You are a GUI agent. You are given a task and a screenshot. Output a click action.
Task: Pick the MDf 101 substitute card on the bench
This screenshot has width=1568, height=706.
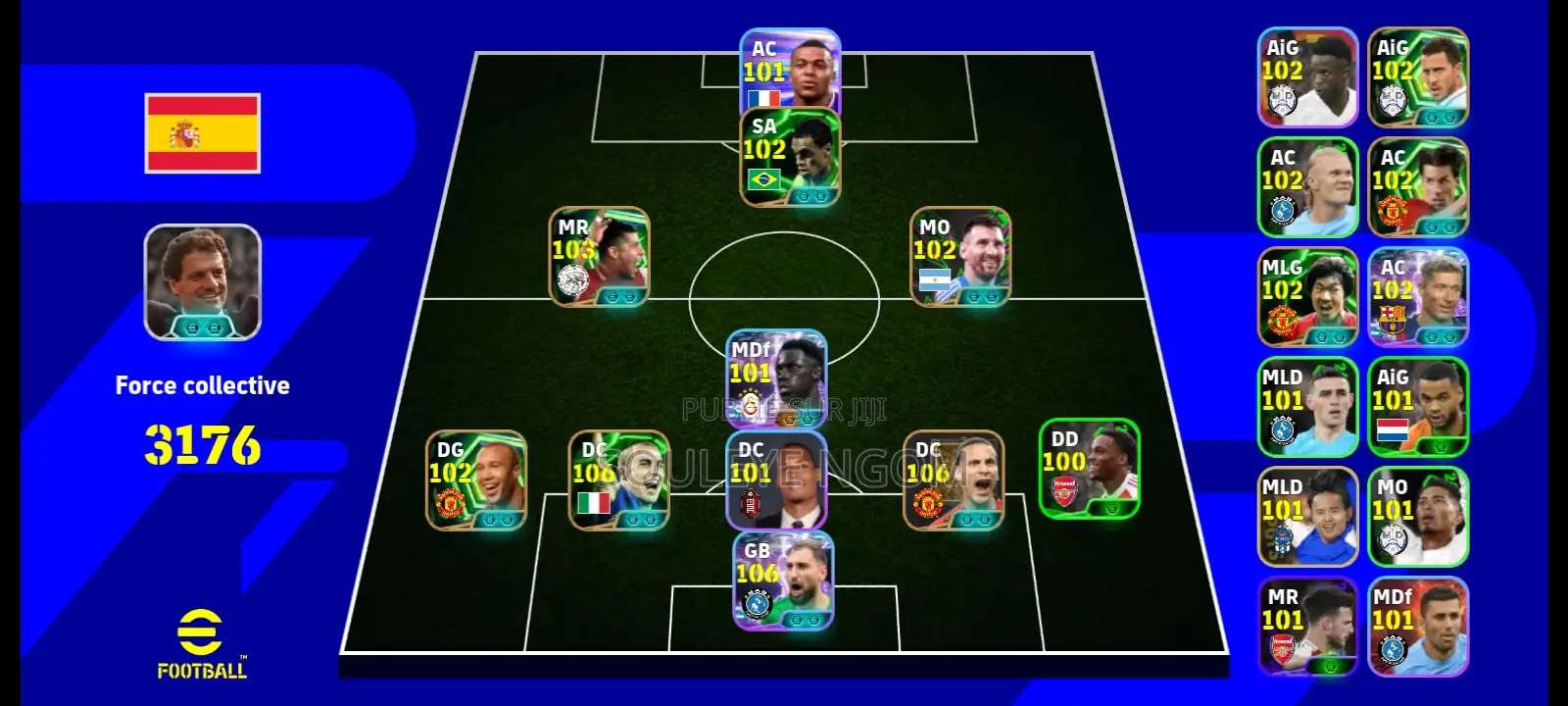click(1418, 627)
